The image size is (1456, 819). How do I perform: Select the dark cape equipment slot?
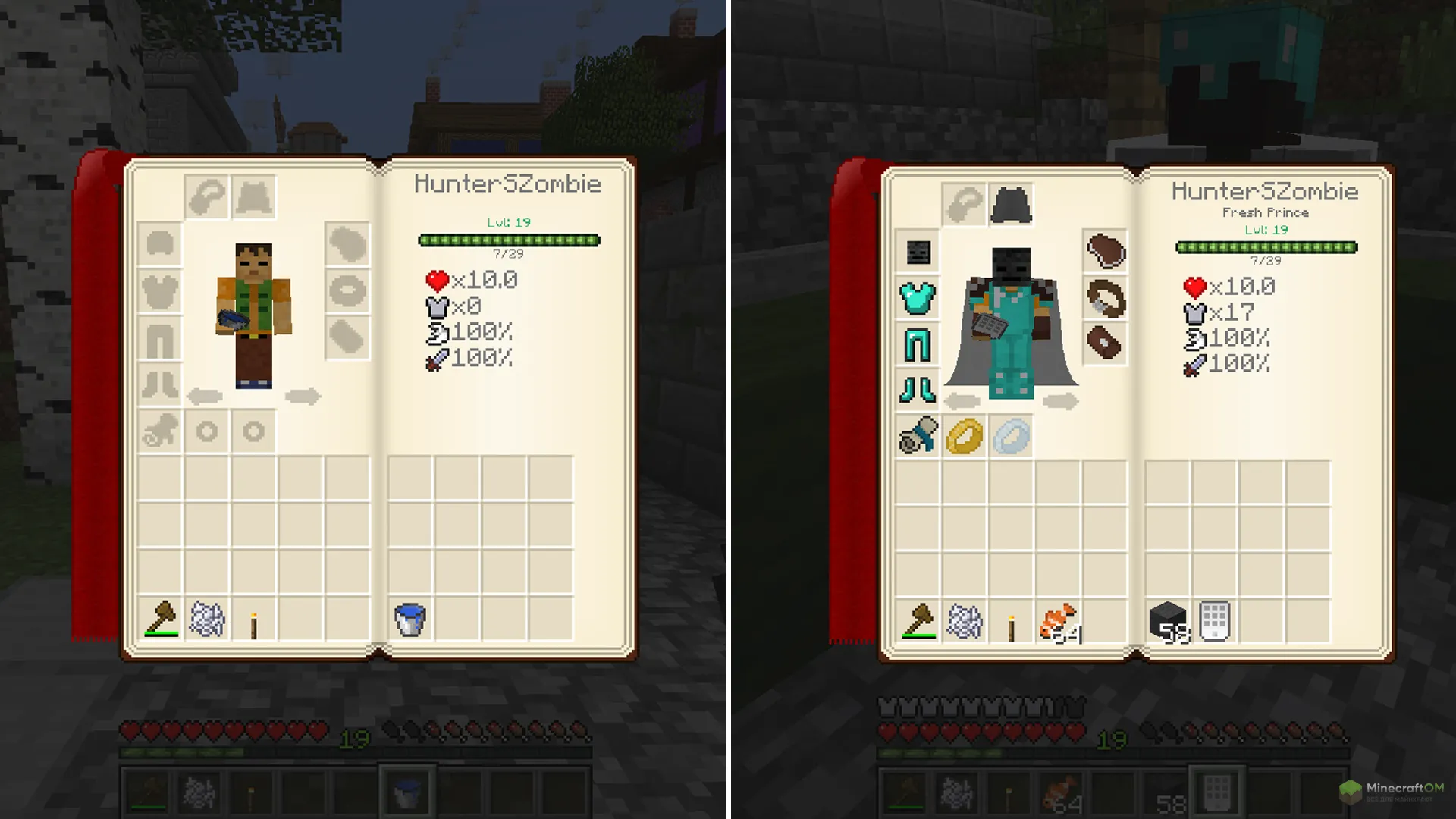[1011, 205]
